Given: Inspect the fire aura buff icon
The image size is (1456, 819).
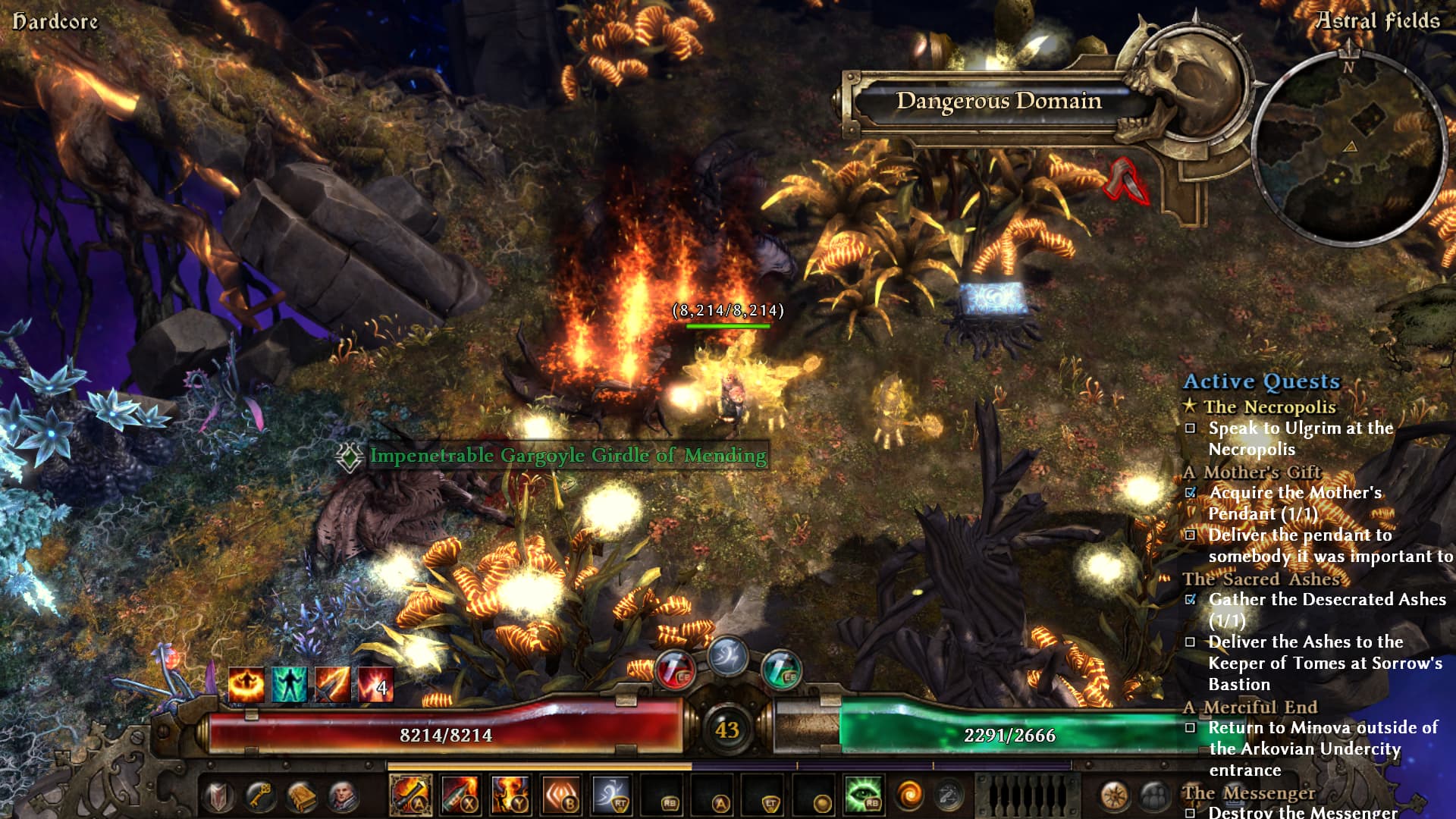Looking at the screenshot, I should (246, 686).
